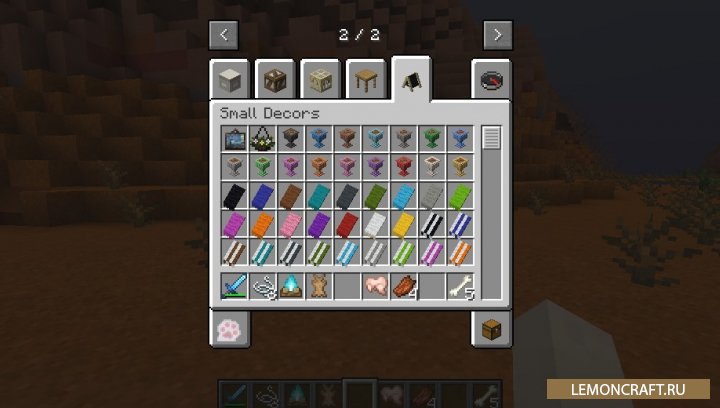Open the wooden table furniture tab
This screenshot has width=720, height=408.
point(366,80)
